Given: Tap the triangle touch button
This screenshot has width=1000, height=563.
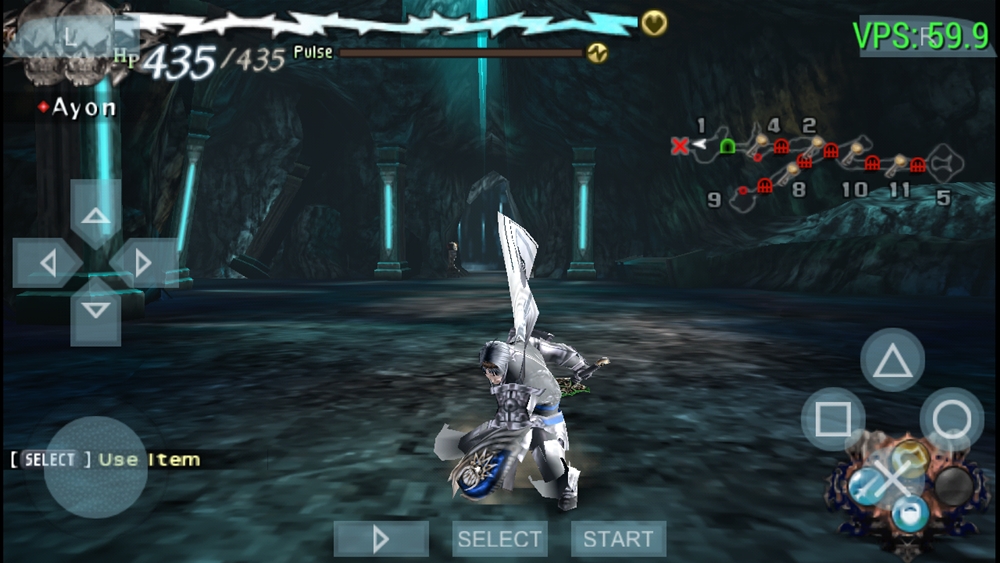Looking at the screenshot, I should [892, 360].
